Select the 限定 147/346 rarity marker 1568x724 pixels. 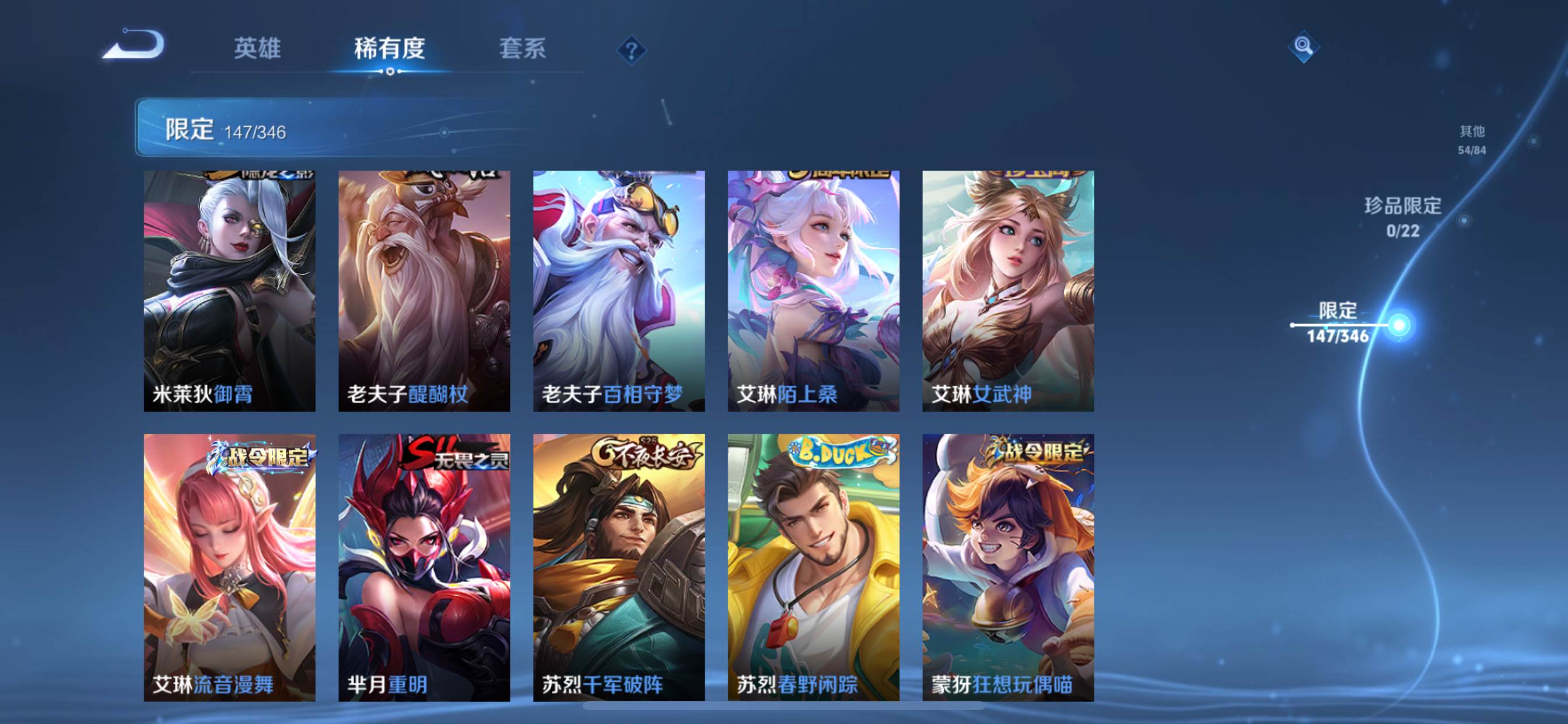pos(1338,323)
